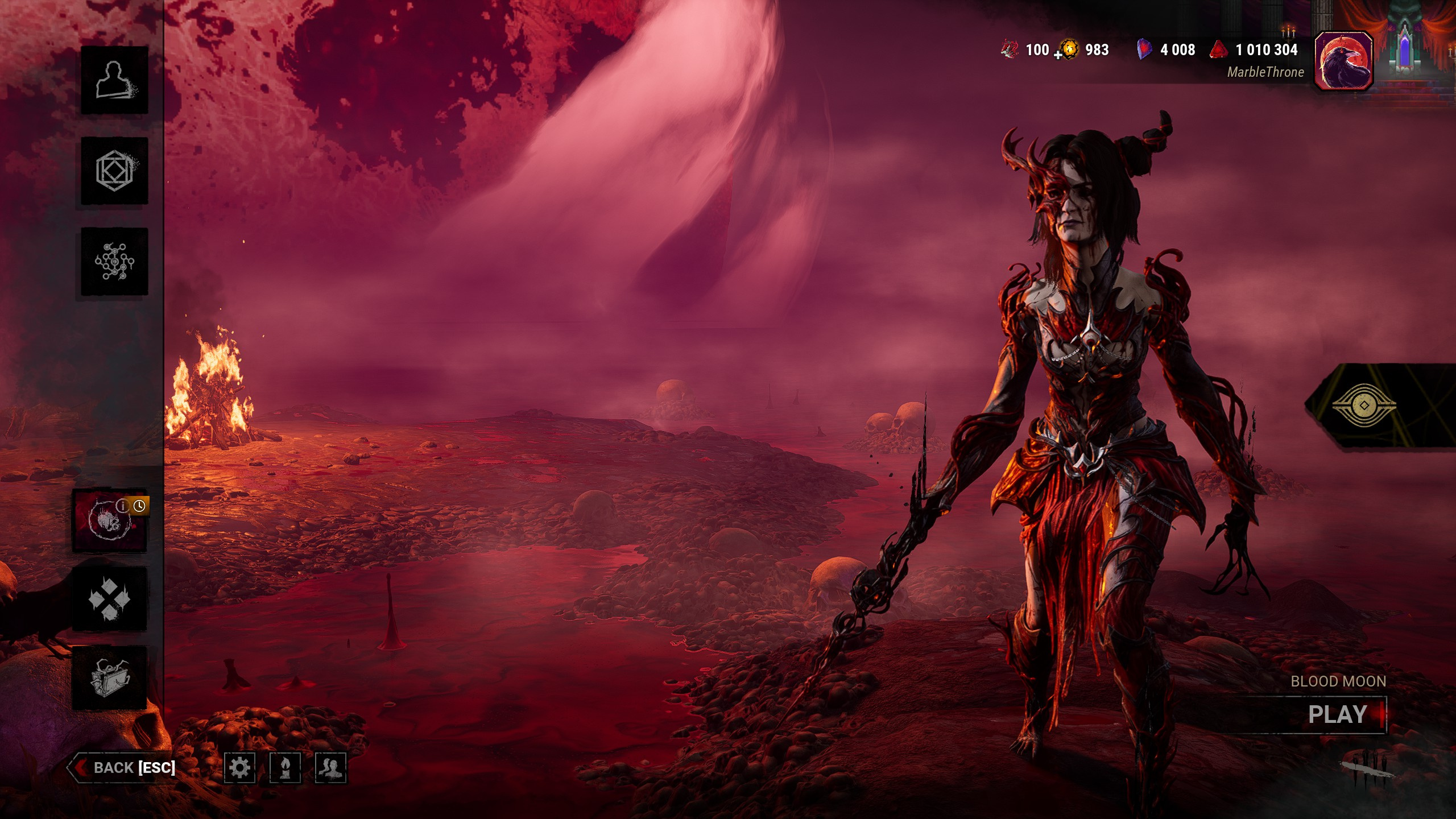The image size is (1456, 819).
Task: Click the candle icon button
Action: click(x=285, y=768)
